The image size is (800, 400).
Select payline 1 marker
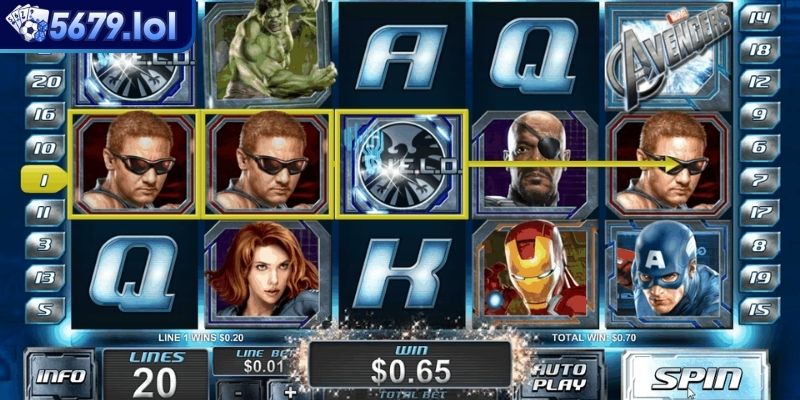click(43, 180)
